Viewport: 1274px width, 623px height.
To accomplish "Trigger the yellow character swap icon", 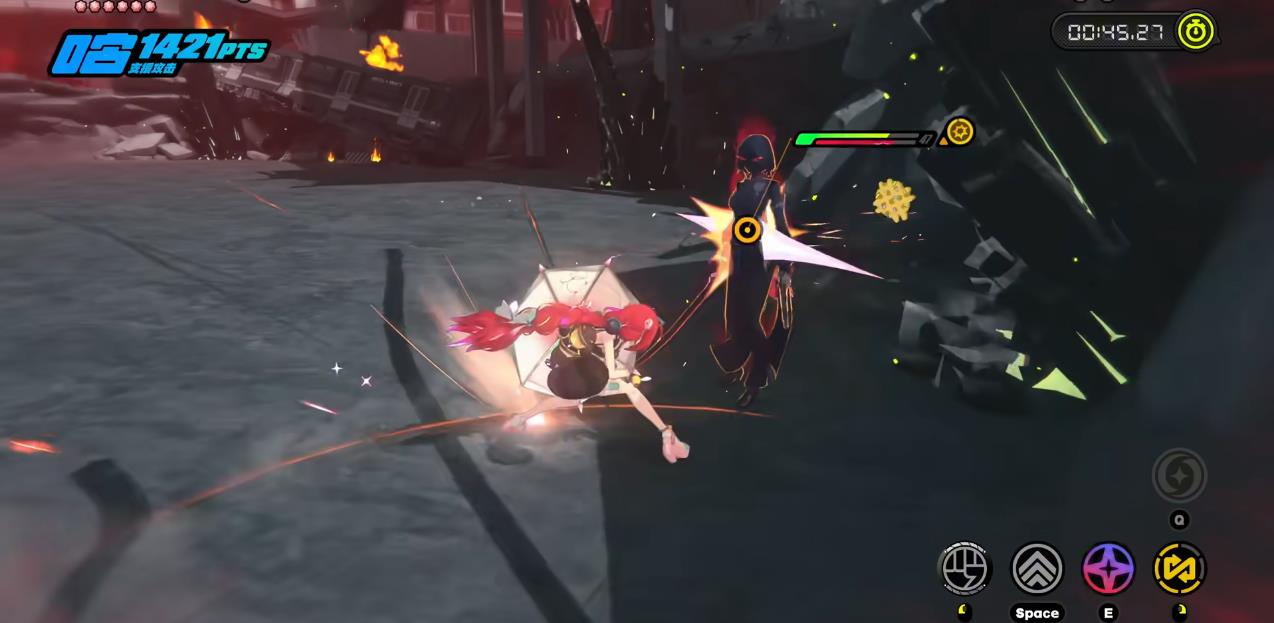I will click(1180, 568).
